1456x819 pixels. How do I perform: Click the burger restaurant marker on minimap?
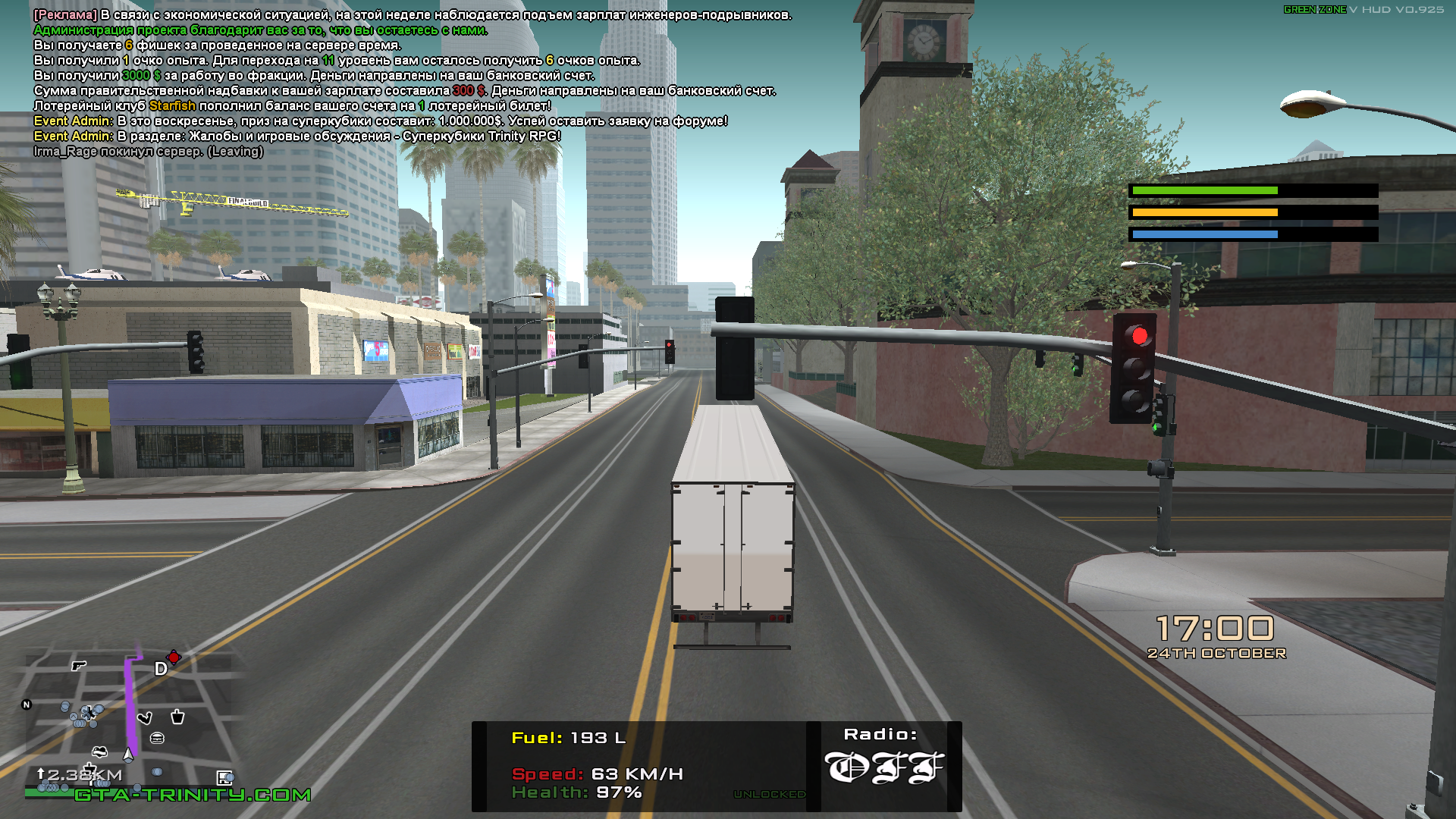click(158, 738)
